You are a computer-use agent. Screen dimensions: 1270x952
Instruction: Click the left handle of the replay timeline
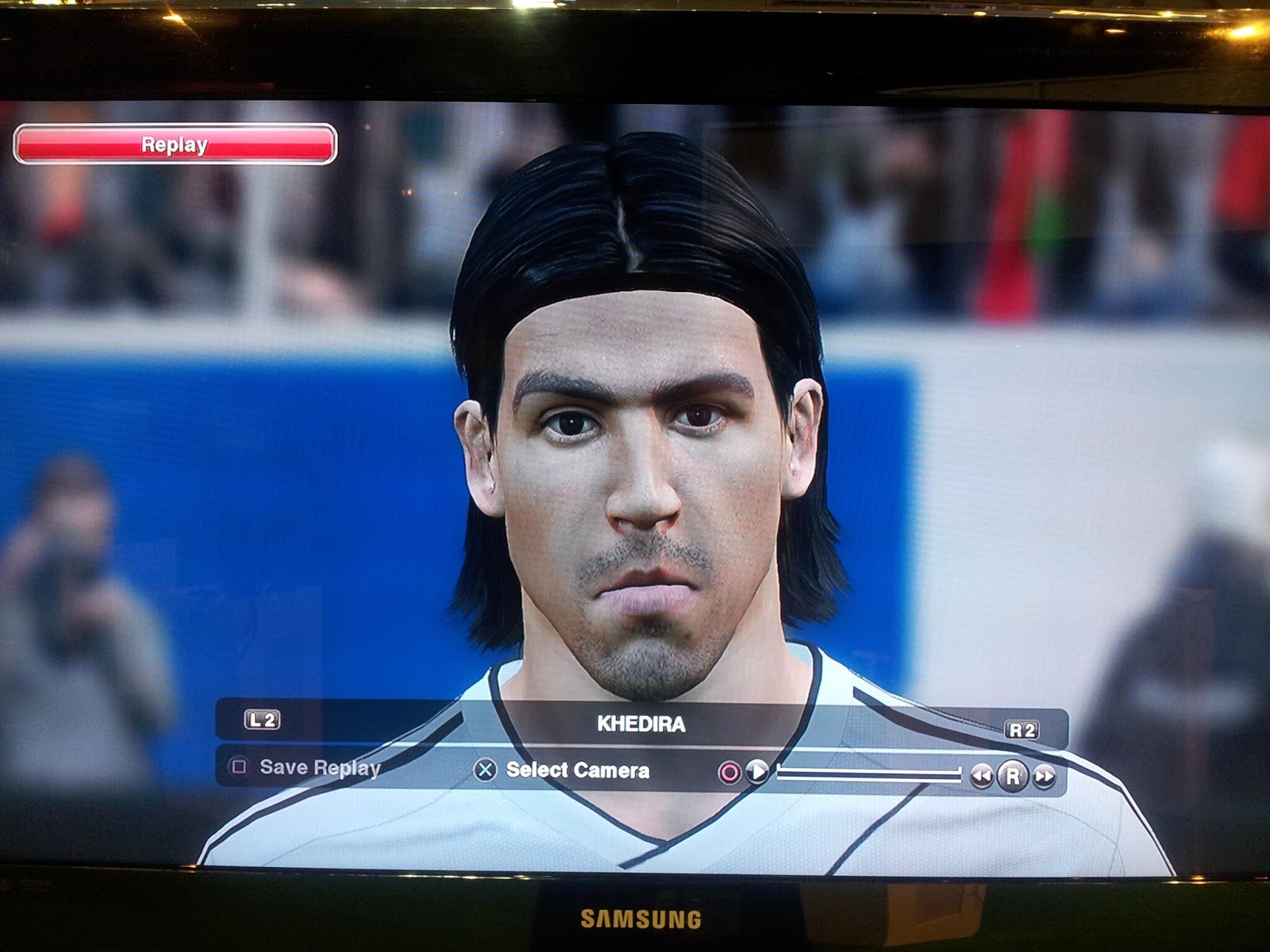[780, 773]
